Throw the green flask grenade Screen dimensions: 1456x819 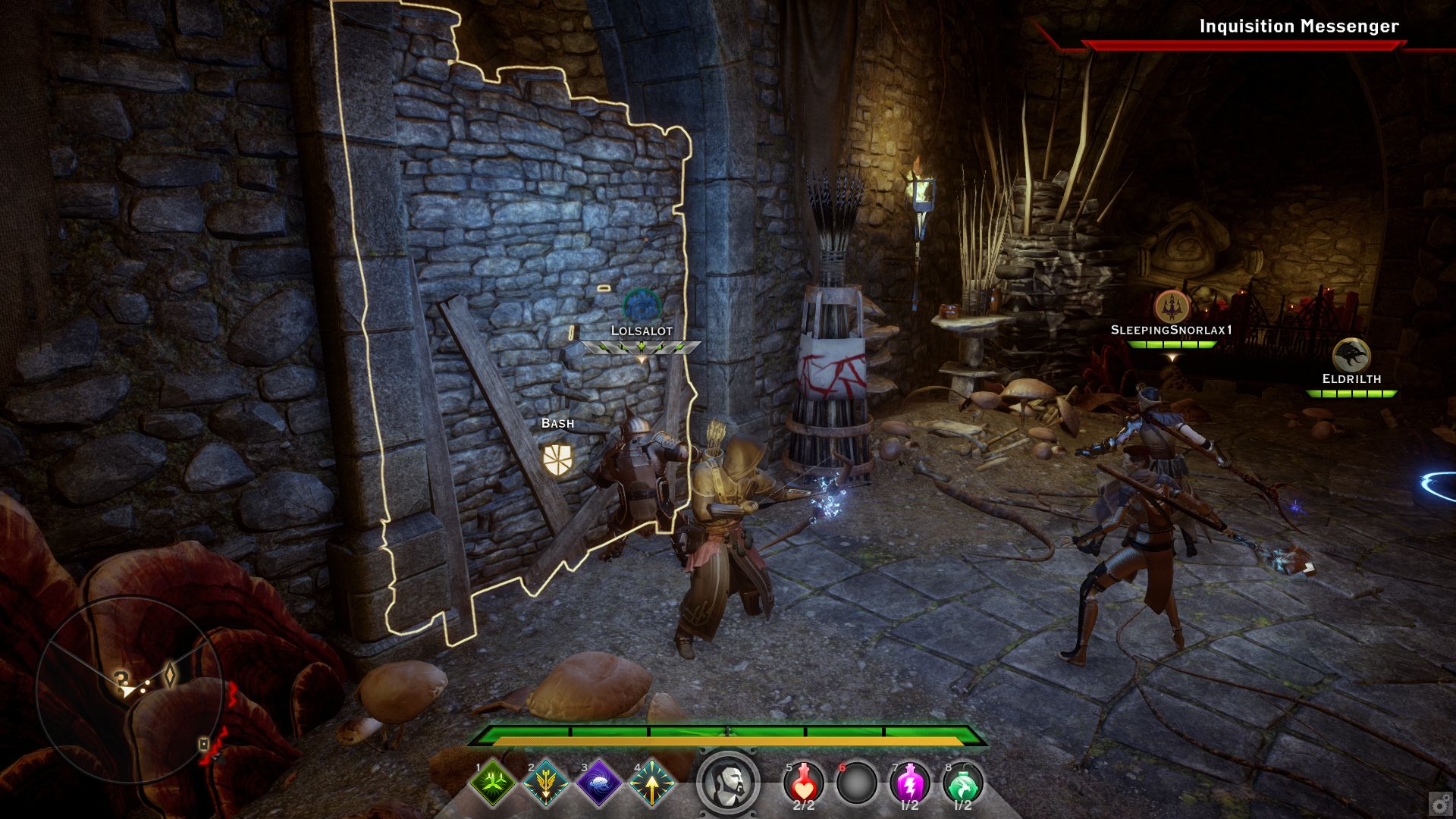click(962, 783)
